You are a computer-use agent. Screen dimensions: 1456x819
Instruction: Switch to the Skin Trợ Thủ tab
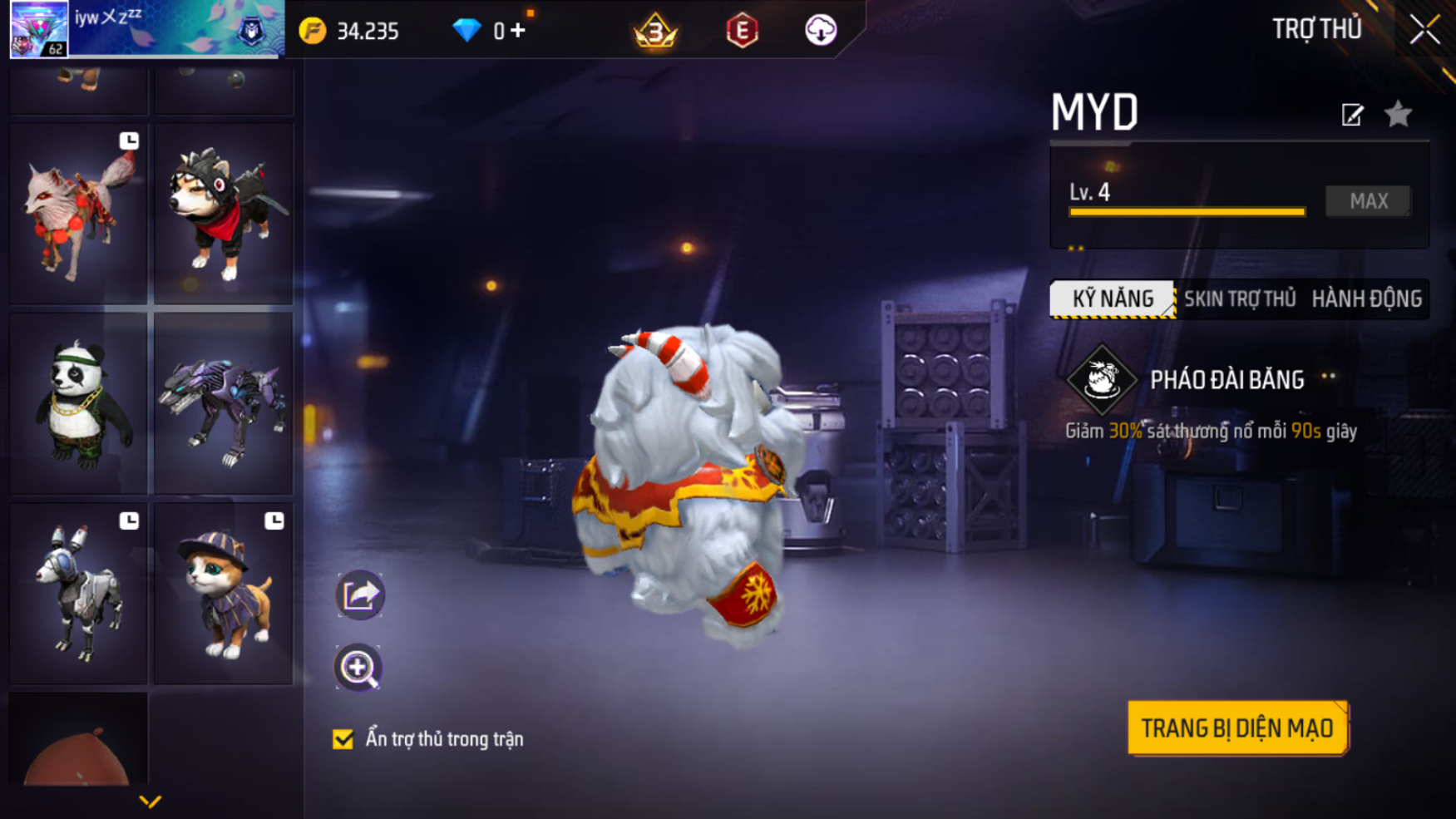(1239, 298)
